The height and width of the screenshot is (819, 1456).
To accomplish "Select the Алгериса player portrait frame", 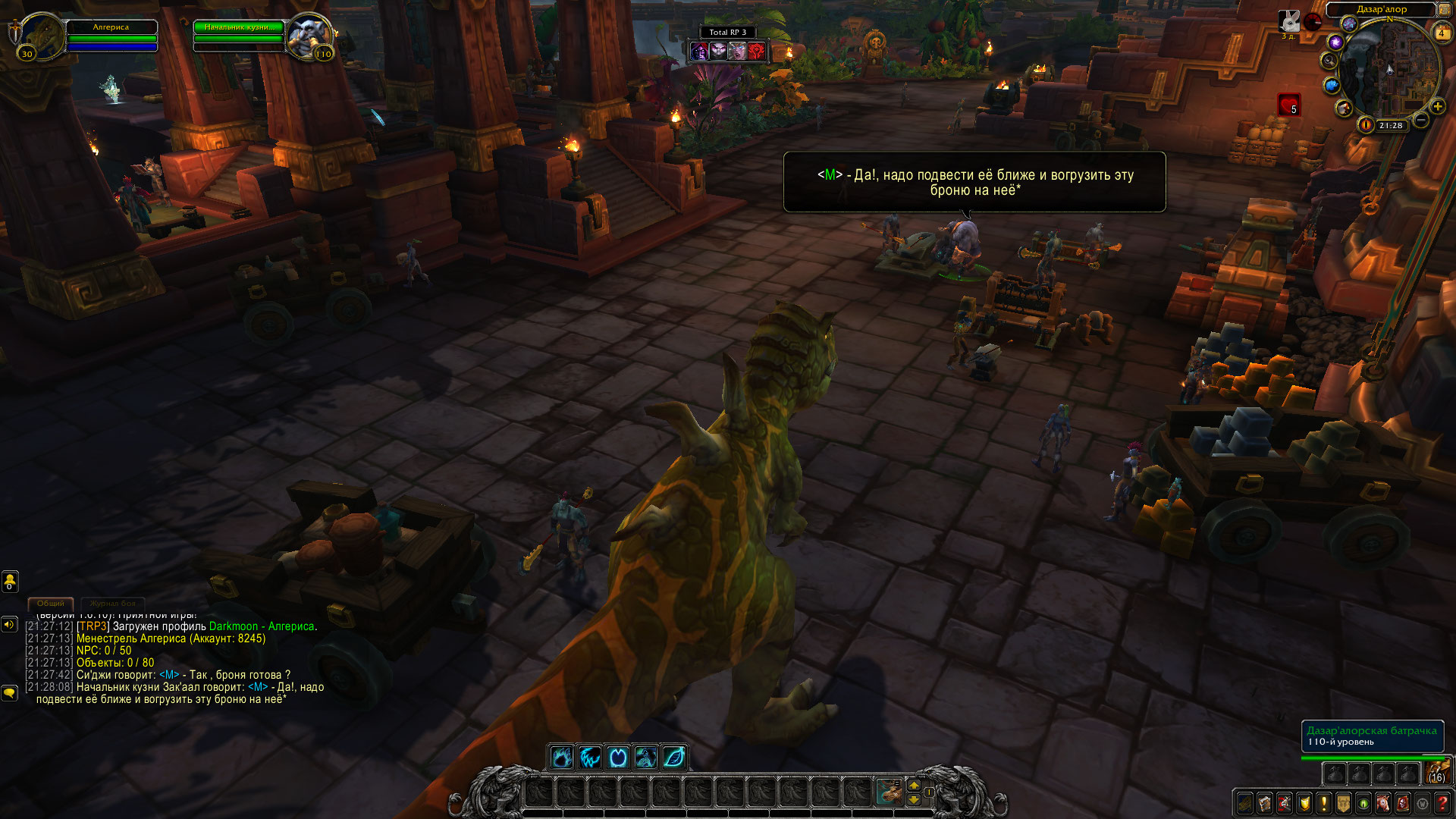I will [42, 36].
